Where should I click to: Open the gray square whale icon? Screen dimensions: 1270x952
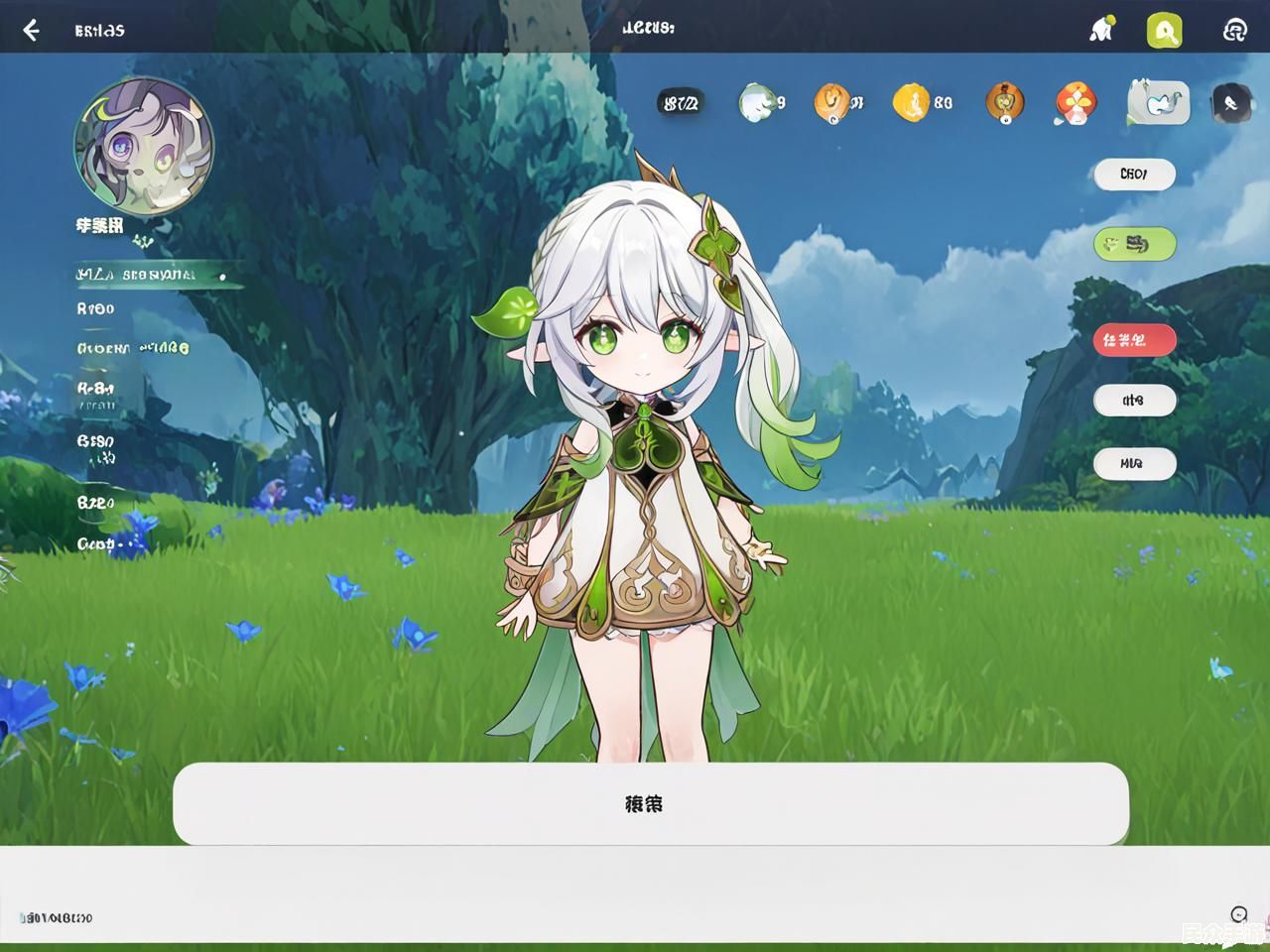coord(1159,102)
